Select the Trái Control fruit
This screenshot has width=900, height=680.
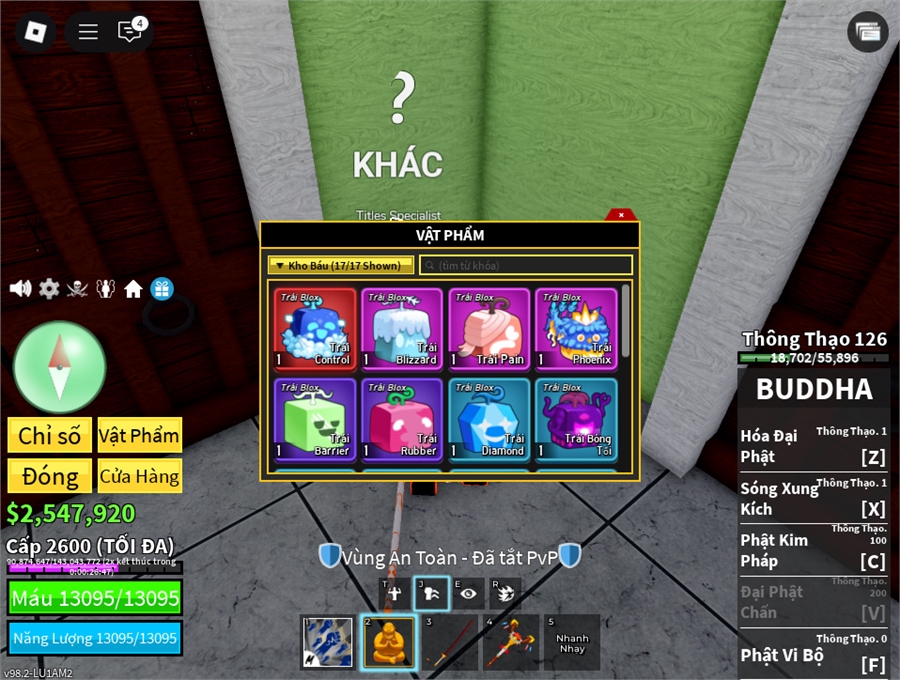click(x=315, y=328)
